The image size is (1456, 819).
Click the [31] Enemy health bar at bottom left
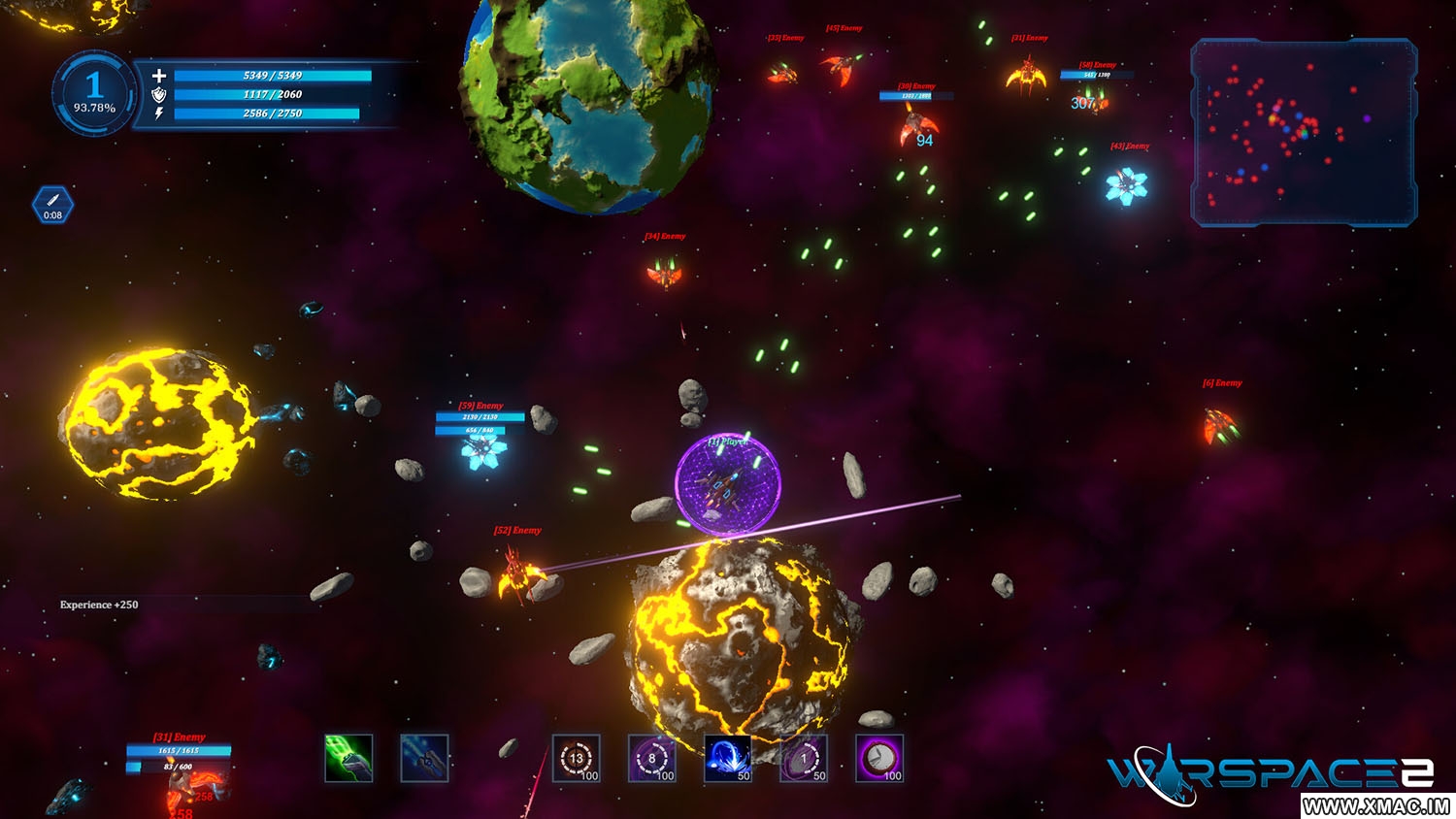[178, 752]
